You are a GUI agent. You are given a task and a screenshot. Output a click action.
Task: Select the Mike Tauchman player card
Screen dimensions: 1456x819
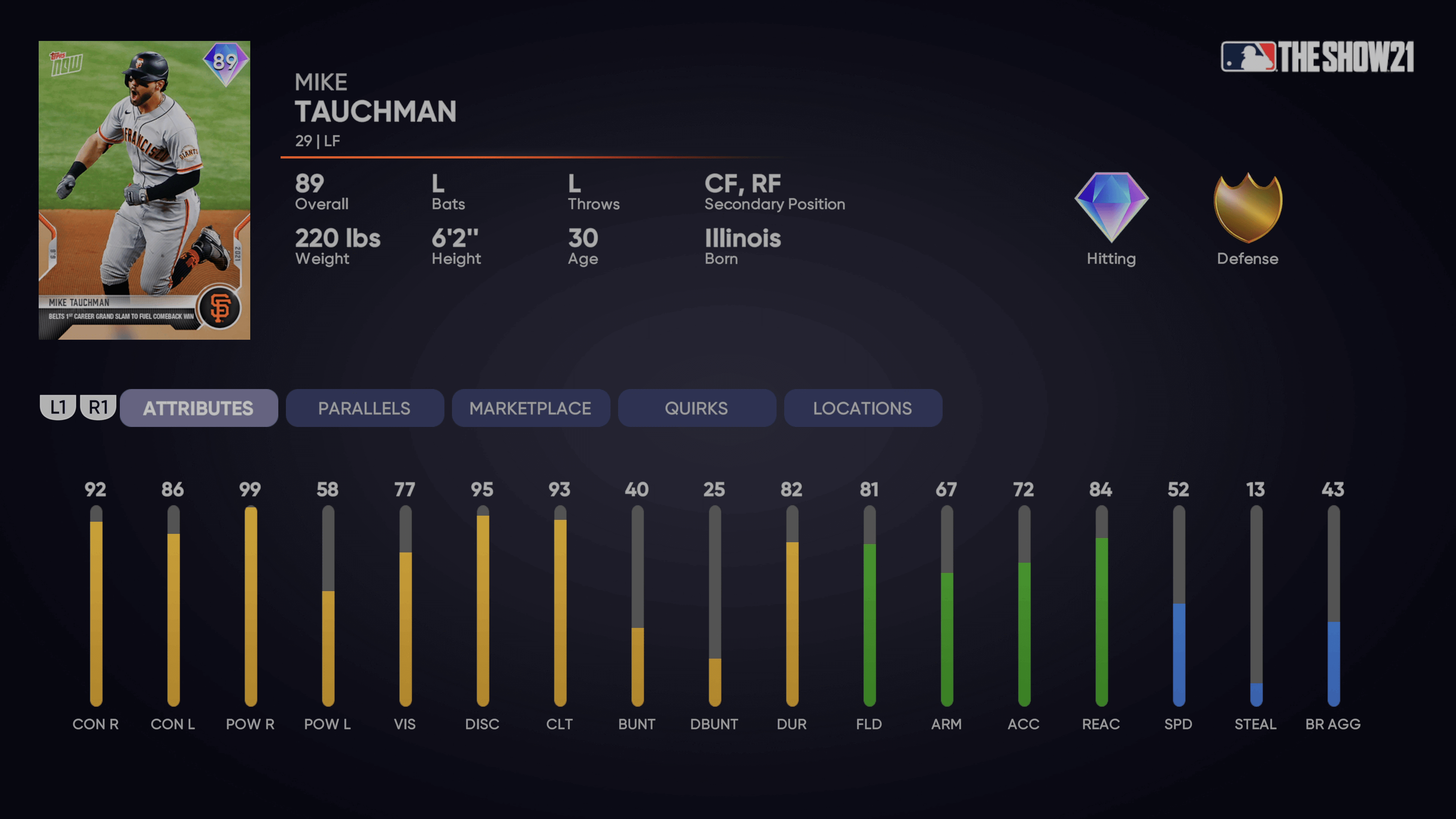(x=144, y=190)
